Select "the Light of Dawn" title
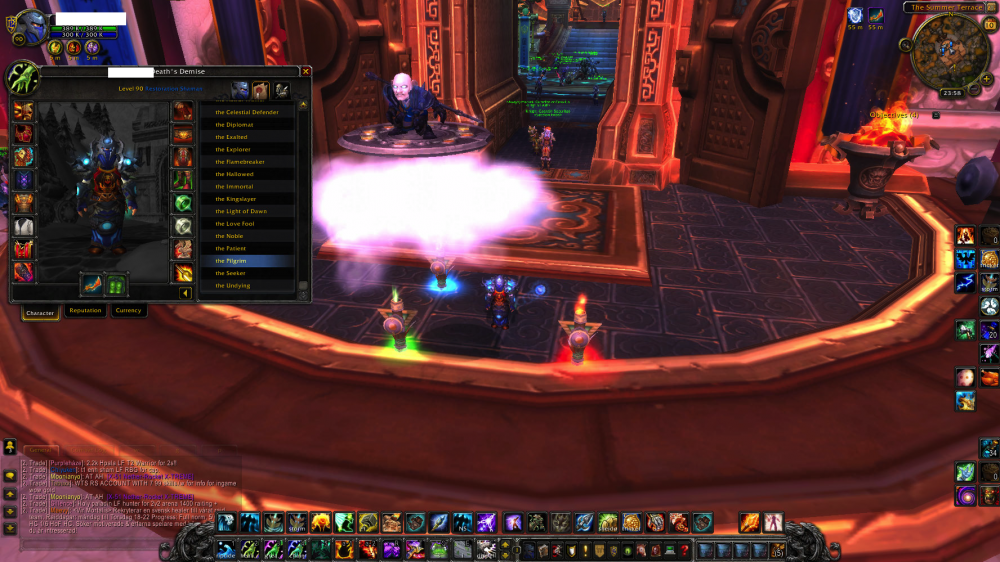The width and height of the screenshot is (1000, 562). (x=240, y=211)
